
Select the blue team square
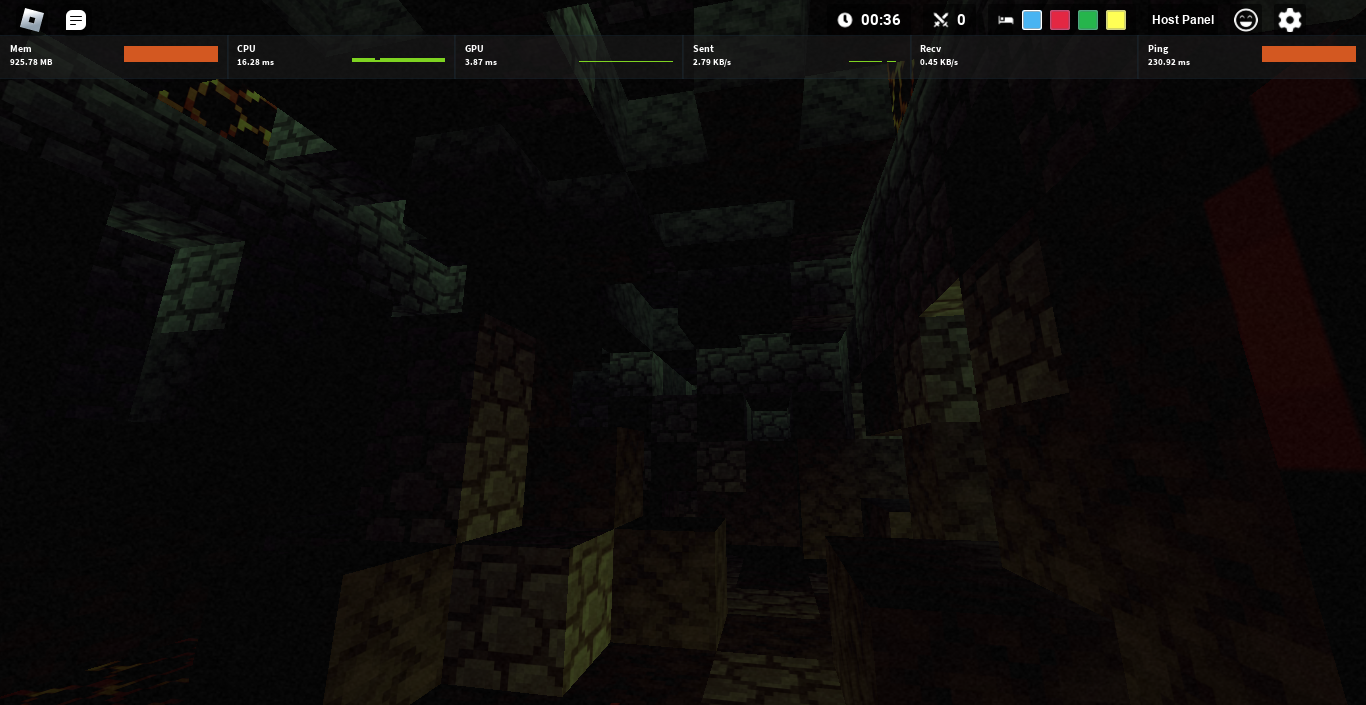tap(1032, 20)
